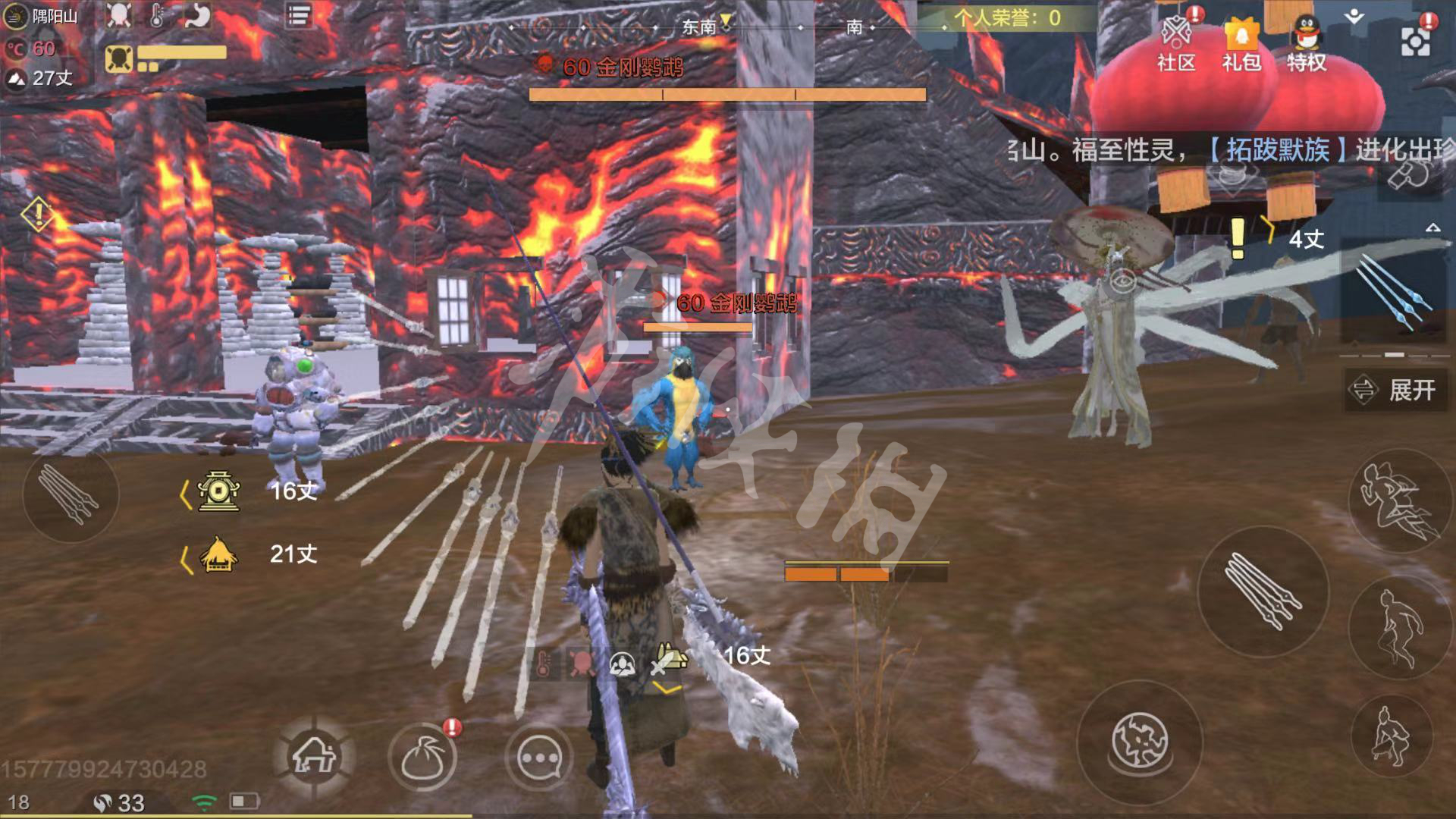The height and width of the screenshot is (819, 1456).
Task: Select the hut waypoint marker at 21丈
Action: coord(218,555)
